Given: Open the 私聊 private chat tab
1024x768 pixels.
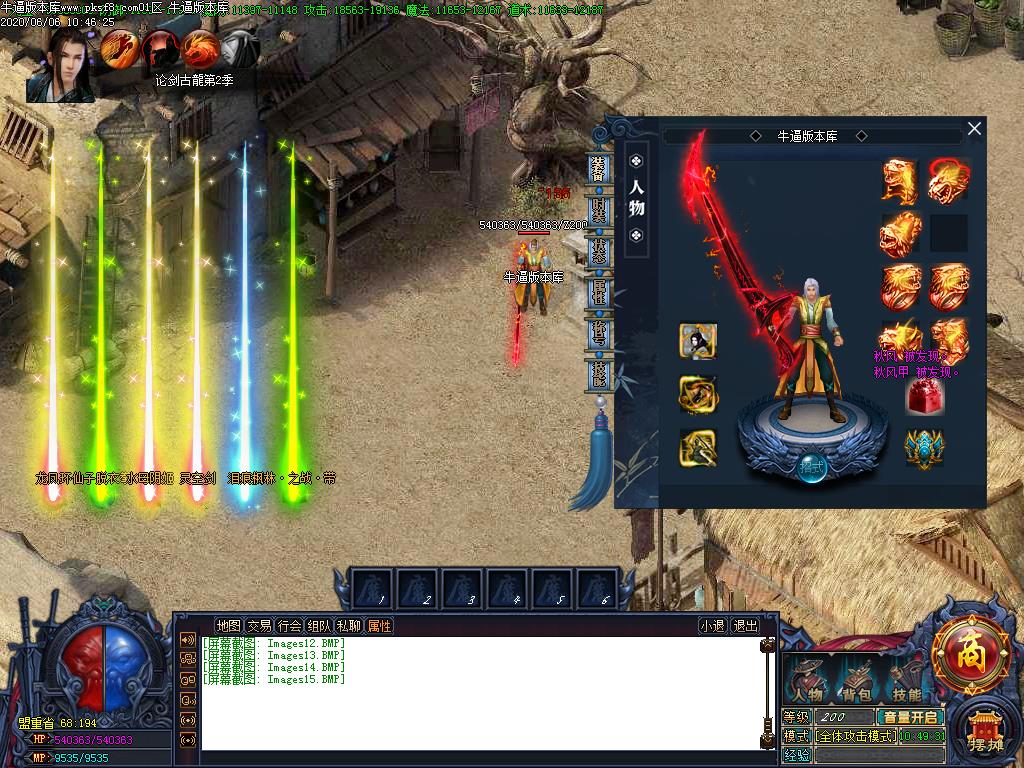Looking at the screenshot, I should [348, 626].
